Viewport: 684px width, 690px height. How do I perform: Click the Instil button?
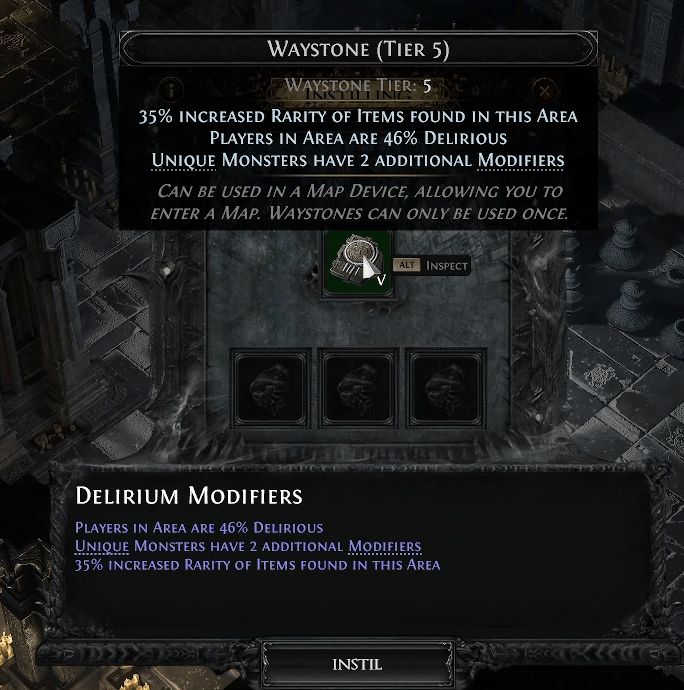click(x=356, y=664)
